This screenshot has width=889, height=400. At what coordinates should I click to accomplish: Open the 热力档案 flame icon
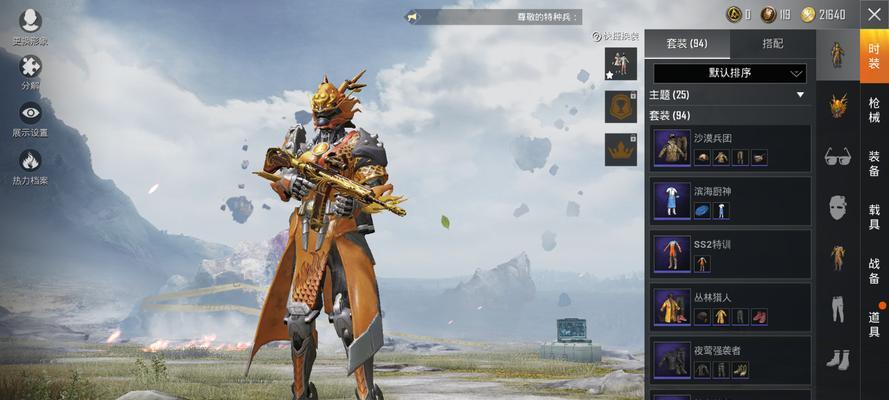pyautogui.click(x=30, y=165)
